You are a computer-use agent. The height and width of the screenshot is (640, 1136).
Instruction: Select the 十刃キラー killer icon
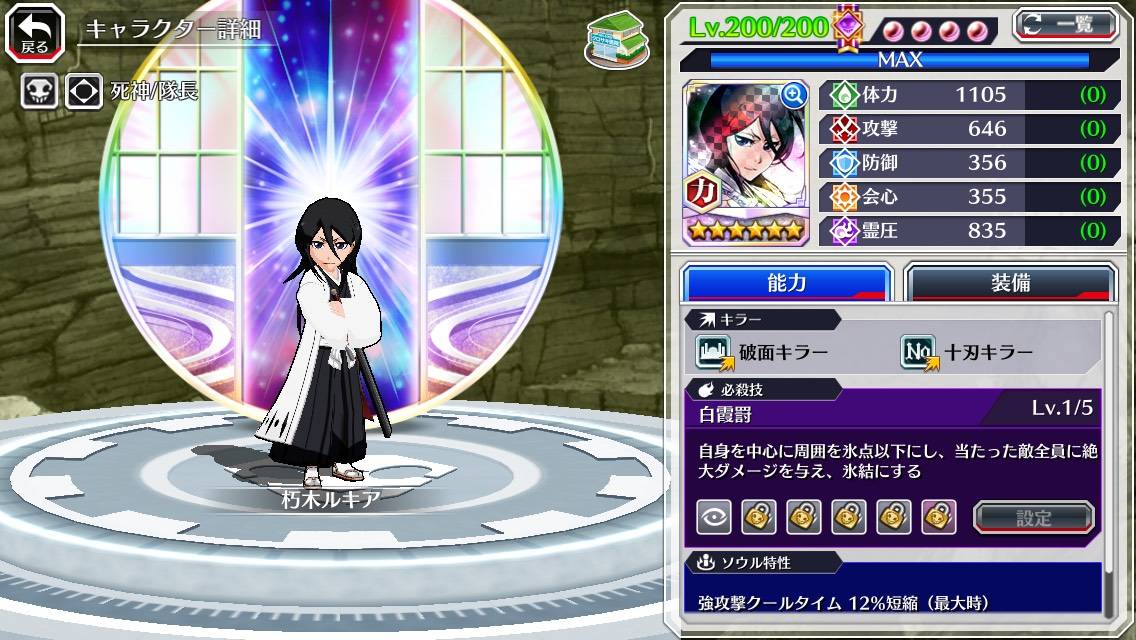pos(919,352)
